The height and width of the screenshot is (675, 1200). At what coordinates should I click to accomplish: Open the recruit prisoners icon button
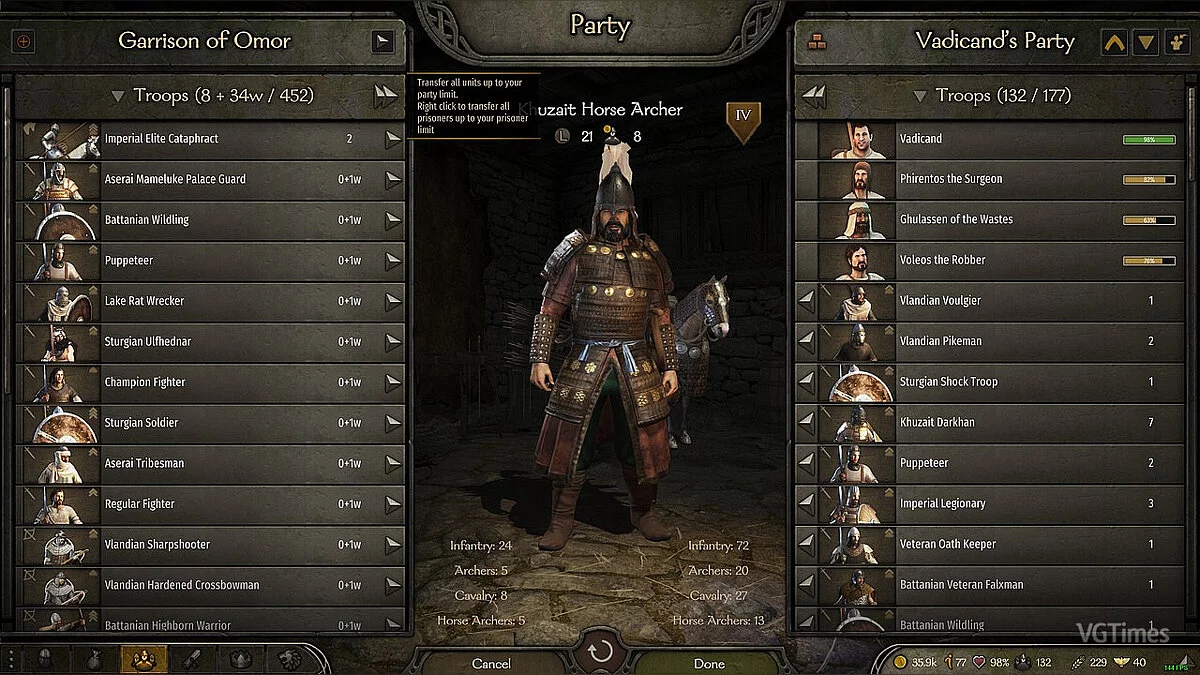tap(1176, 42)
